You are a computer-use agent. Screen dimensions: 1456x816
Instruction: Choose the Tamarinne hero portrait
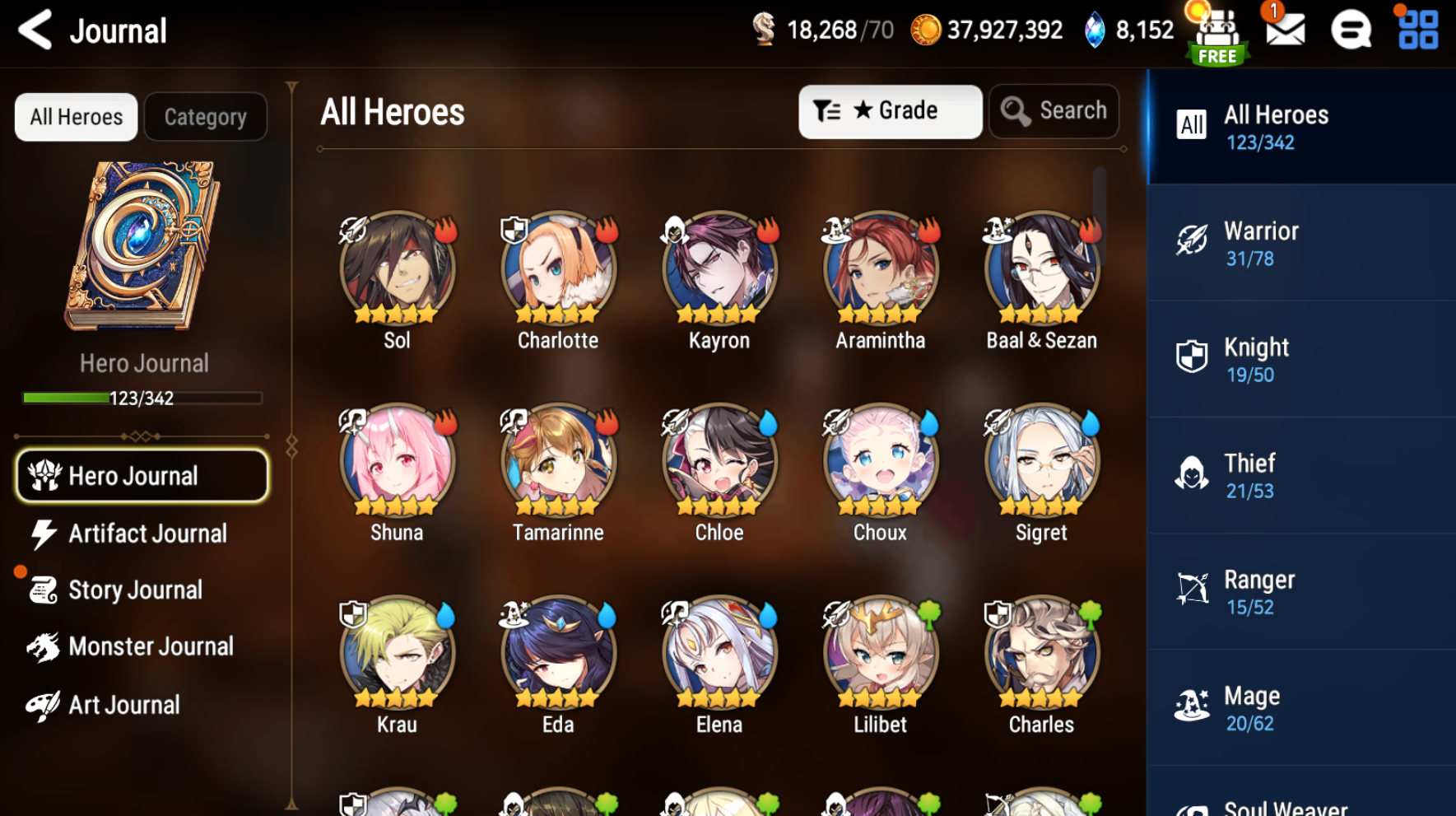pos(558,461)
